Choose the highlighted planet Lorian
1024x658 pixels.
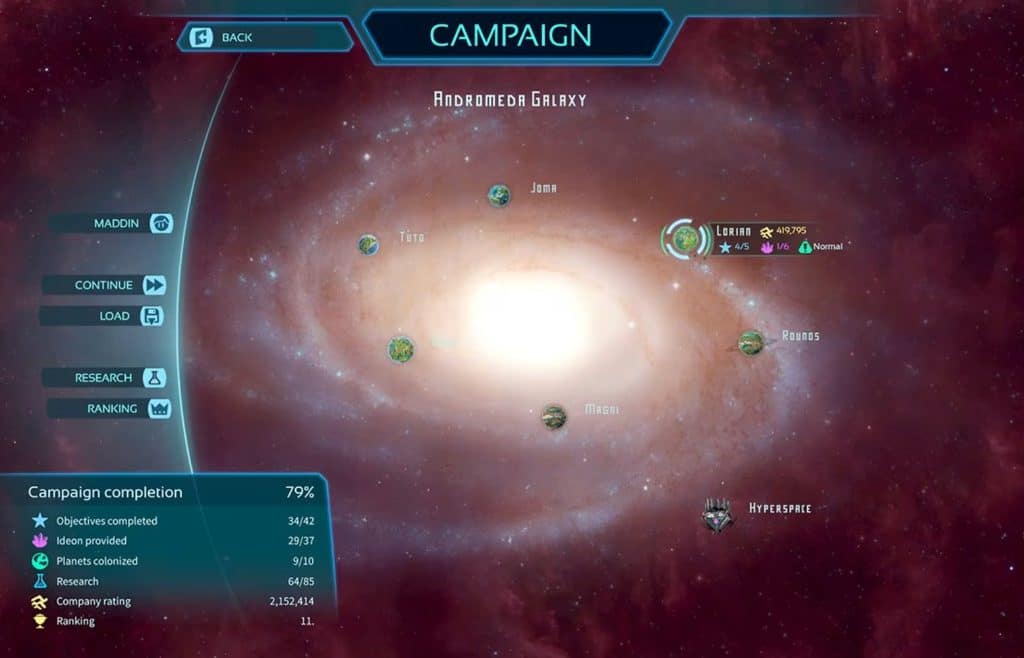click(685, 238)
